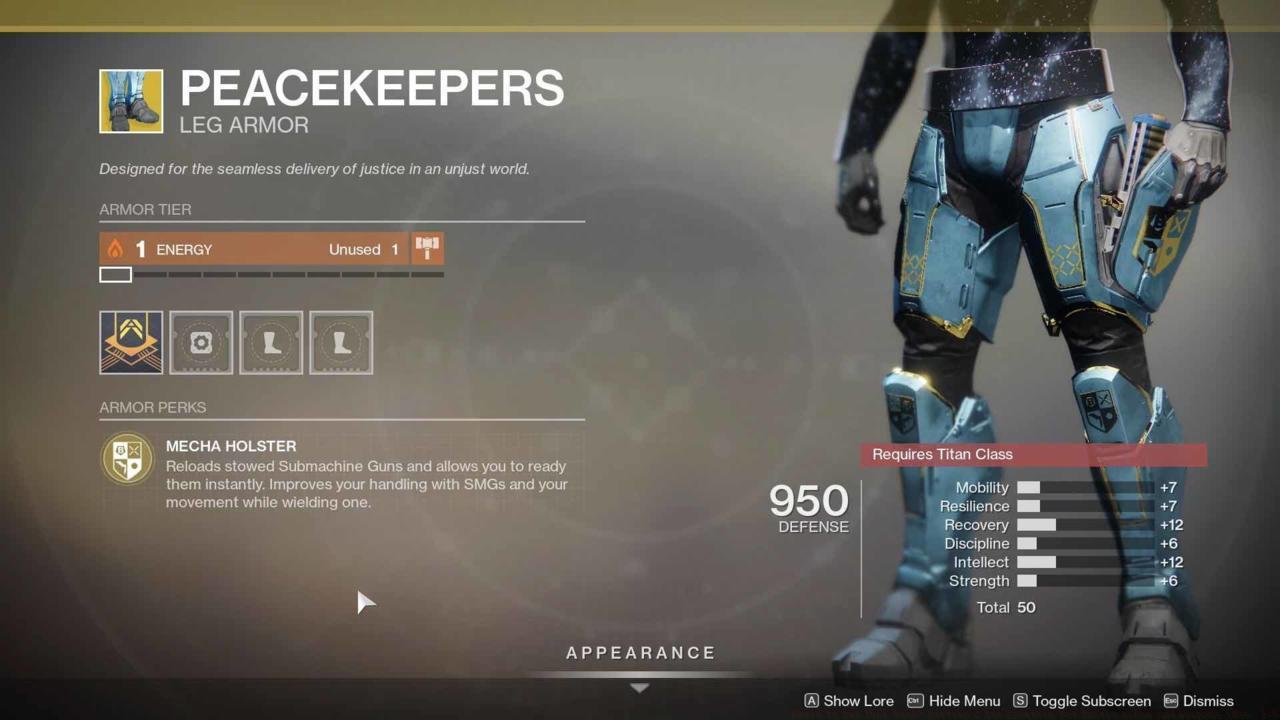Viewport: 1280px width, 720px height.
Task: Toggle Subscreen using the bottom bar option
Action: click(1091, 701)
